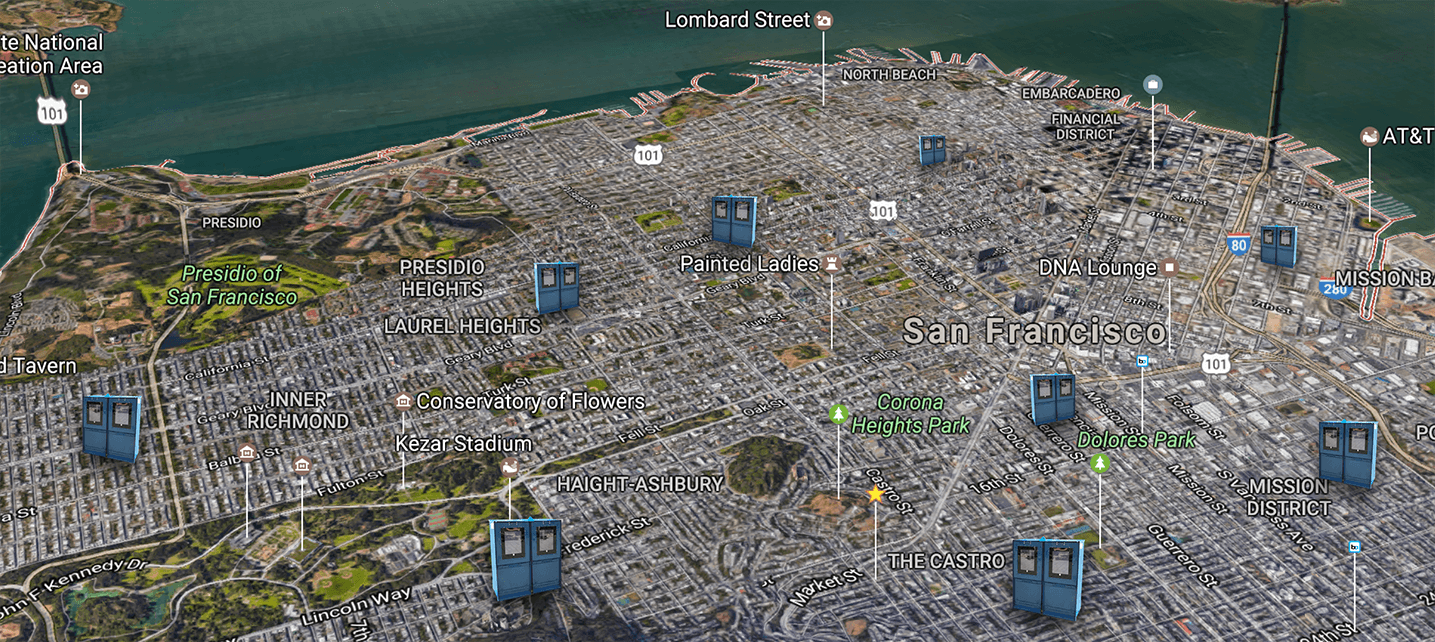The width and height of the screenshot is (1435, 642).
Task: Select the Corona Heights Park tree icon
Action: (837, 413)
